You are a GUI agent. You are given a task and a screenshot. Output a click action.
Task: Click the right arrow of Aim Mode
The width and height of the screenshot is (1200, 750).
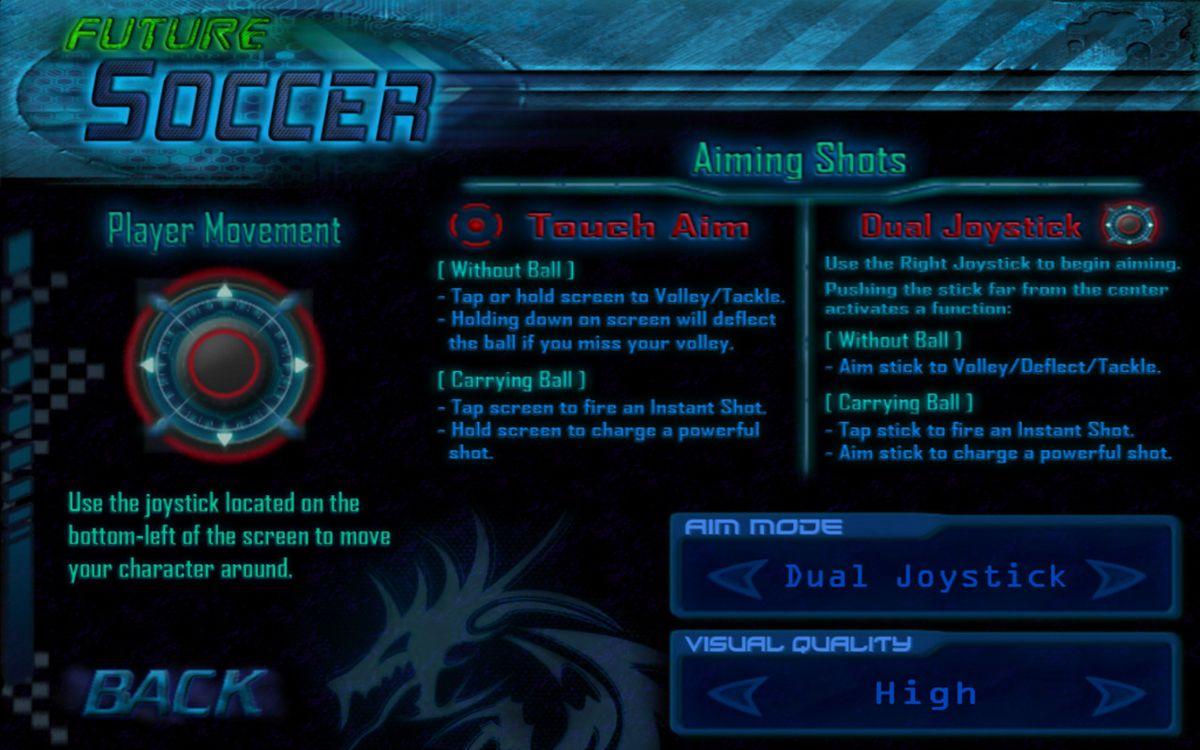point(1114,577)
